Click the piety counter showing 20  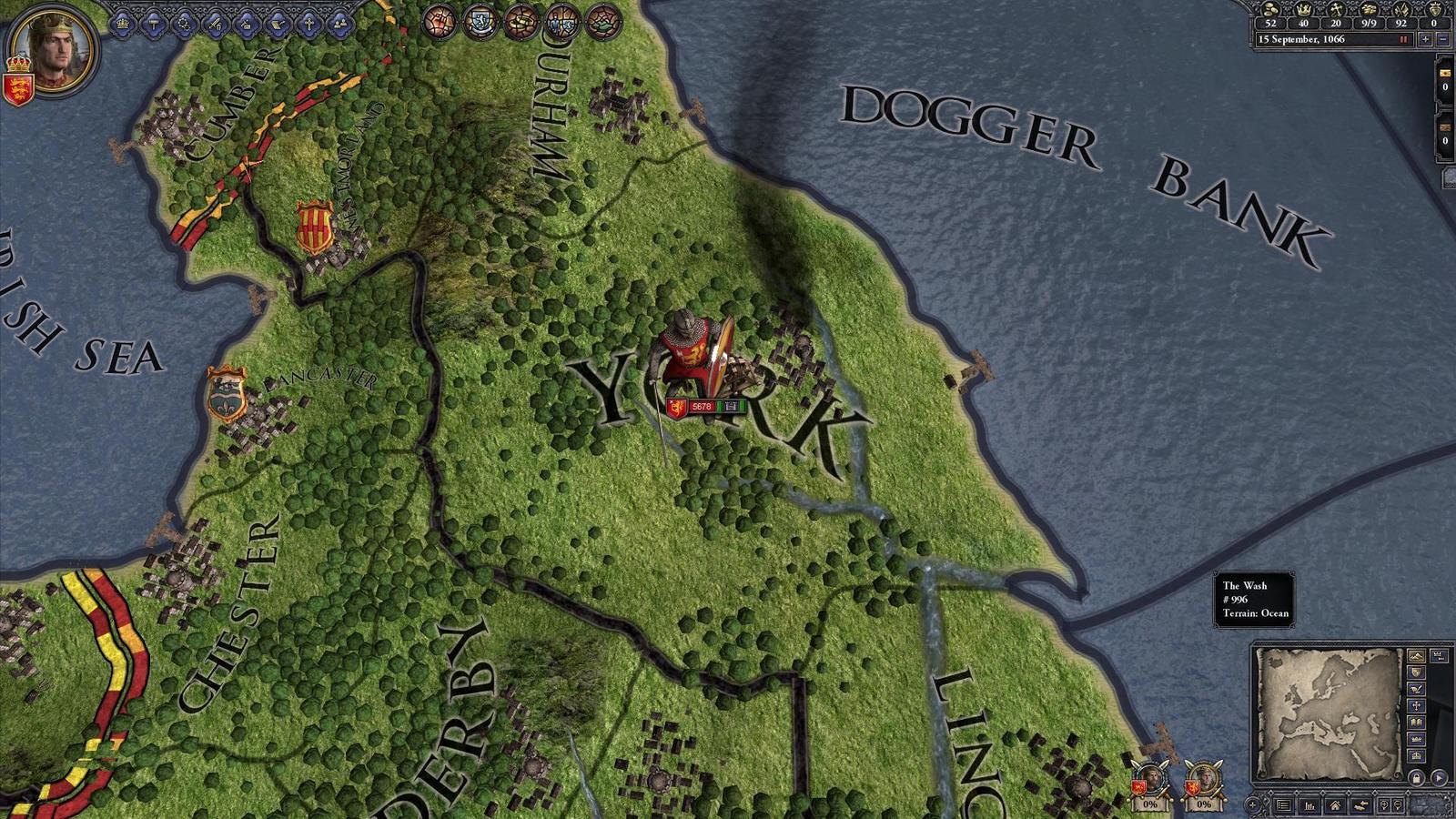click(x=1336, y=24)
